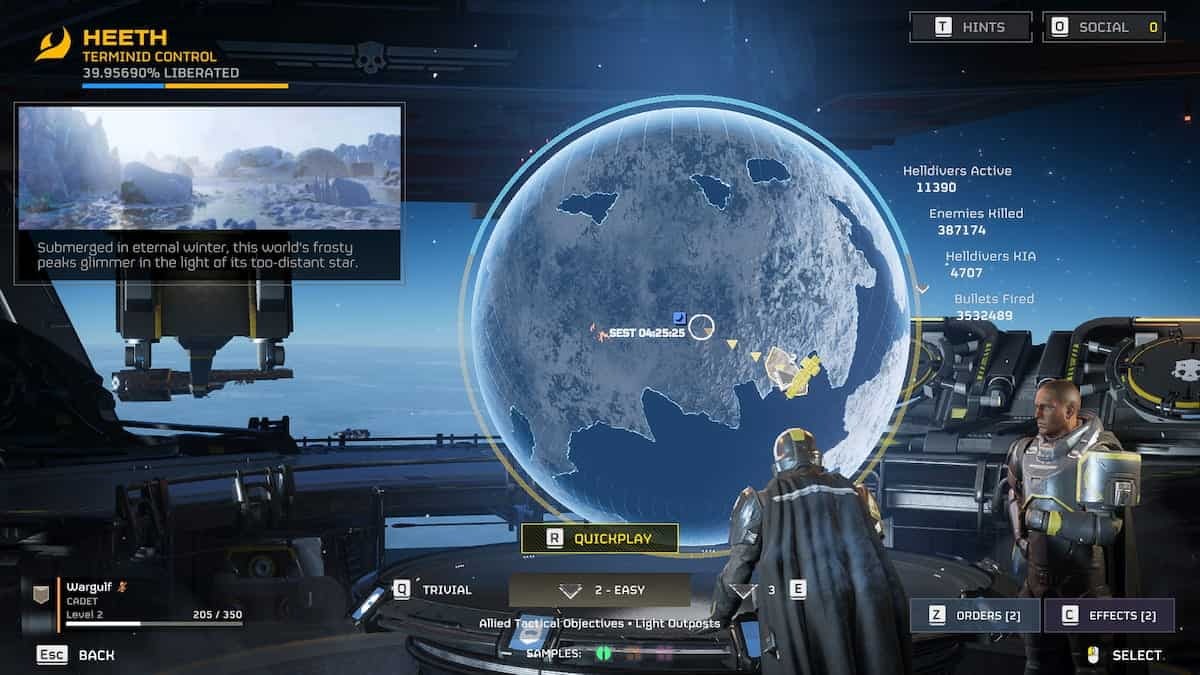The width and height of the screenshot is (1200, 675).
Task: Start a Quickplay mission
Action: pyautogui.click(x=599, y=538)
